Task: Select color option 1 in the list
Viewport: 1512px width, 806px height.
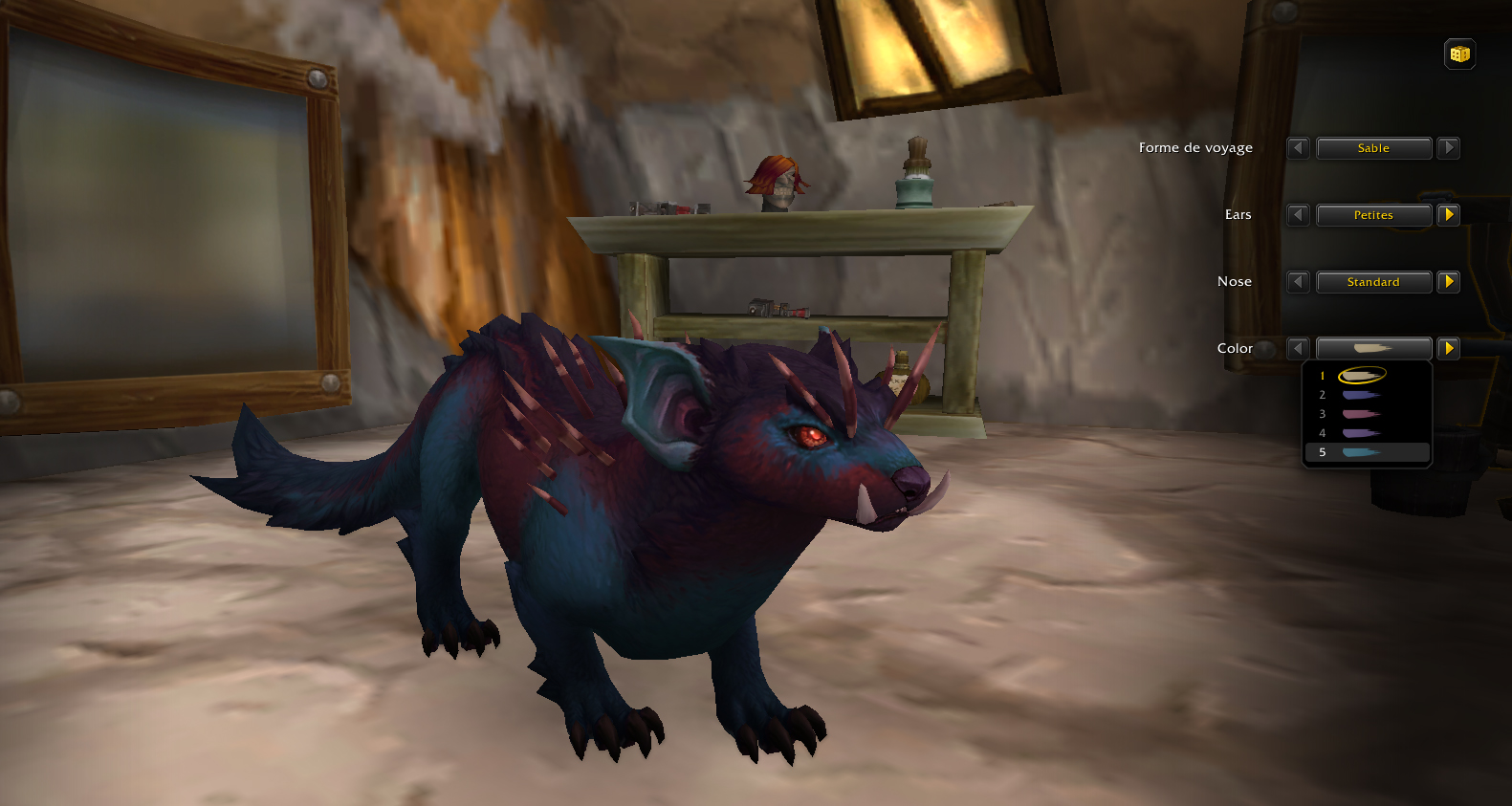Action: pyautogui.click(x=1362, y=375)
